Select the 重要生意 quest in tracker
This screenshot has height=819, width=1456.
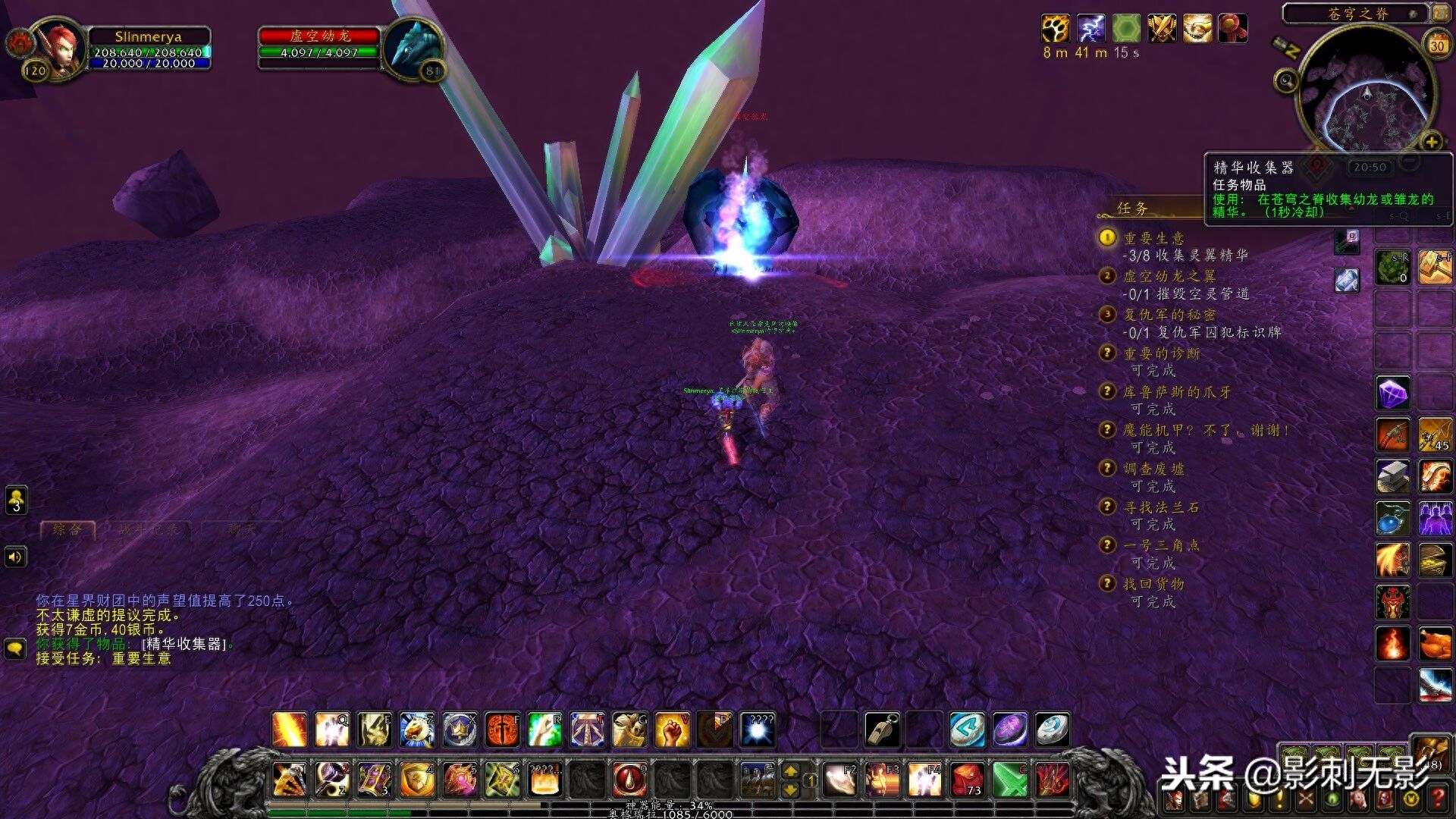coord(1153,238)
